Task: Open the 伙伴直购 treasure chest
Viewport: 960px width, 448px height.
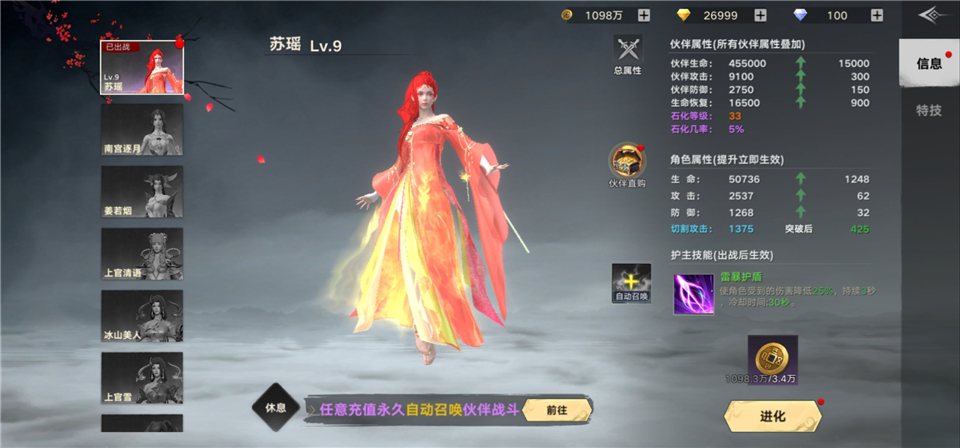Action: [628, 164]
